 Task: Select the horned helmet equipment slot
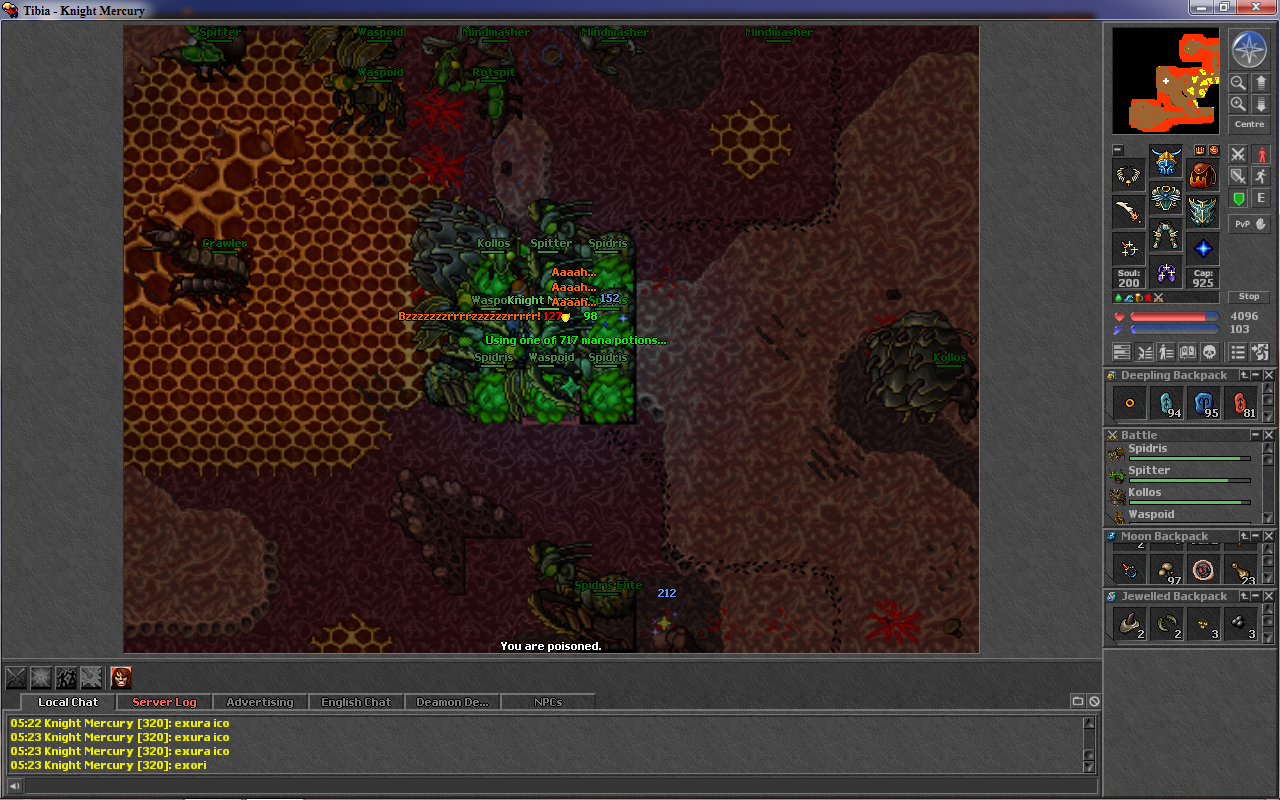tap(1165, 162)
